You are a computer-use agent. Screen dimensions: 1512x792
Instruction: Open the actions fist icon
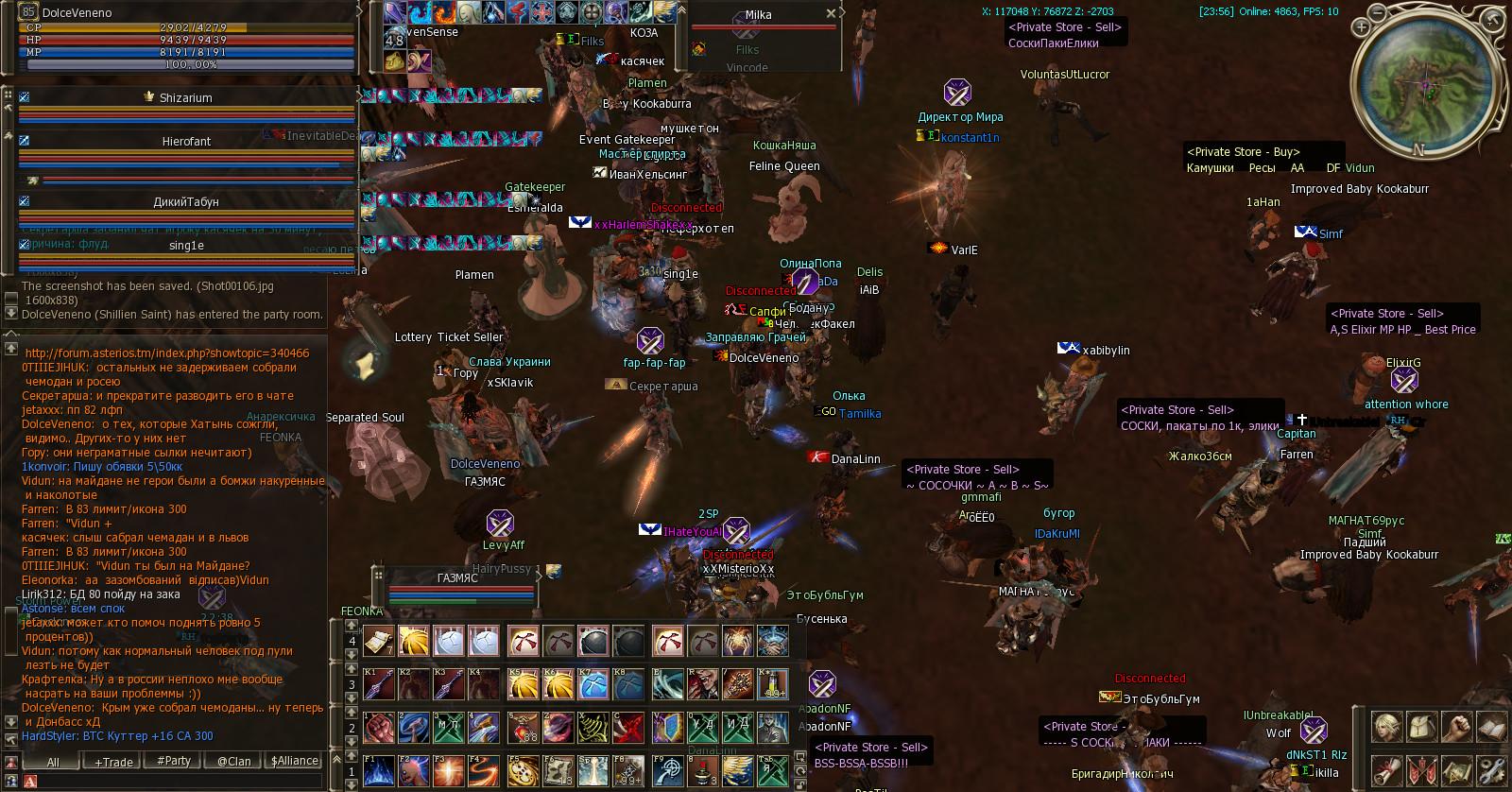pyautogui.click(x=1458, y=725)
